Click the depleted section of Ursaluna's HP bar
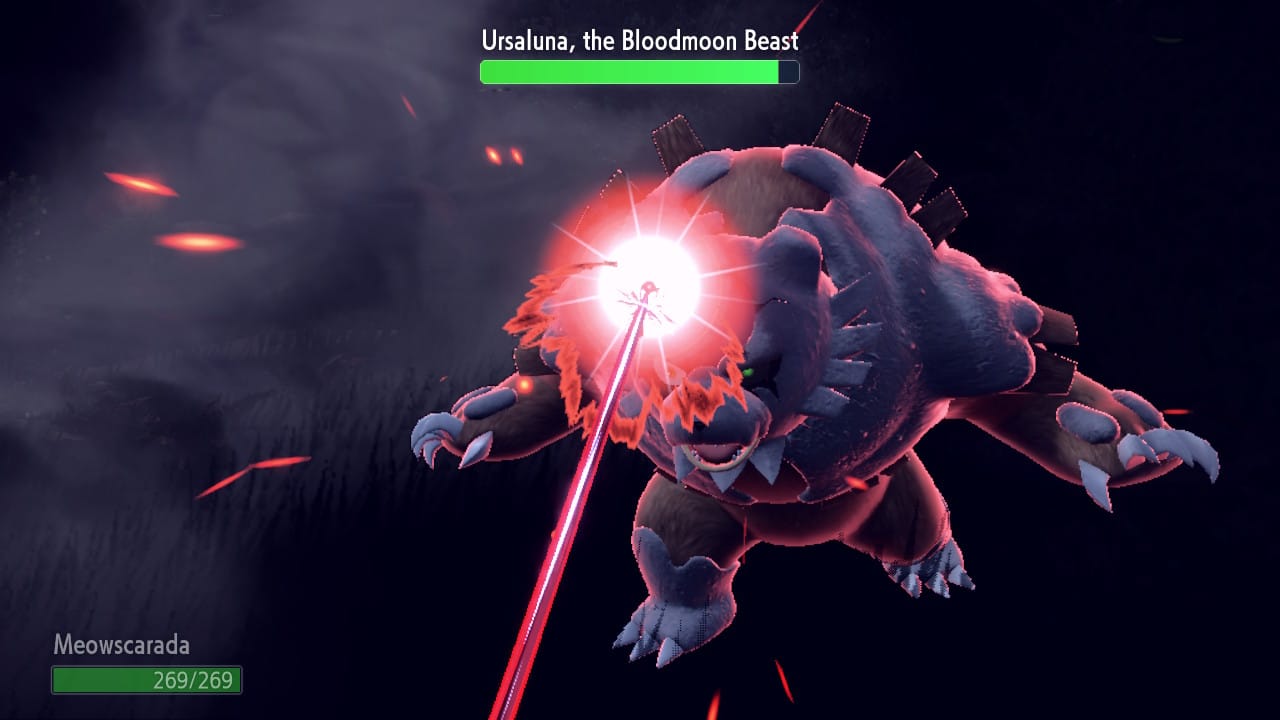The width and height of the screenshot is (1280, 720). coord(787,71)
